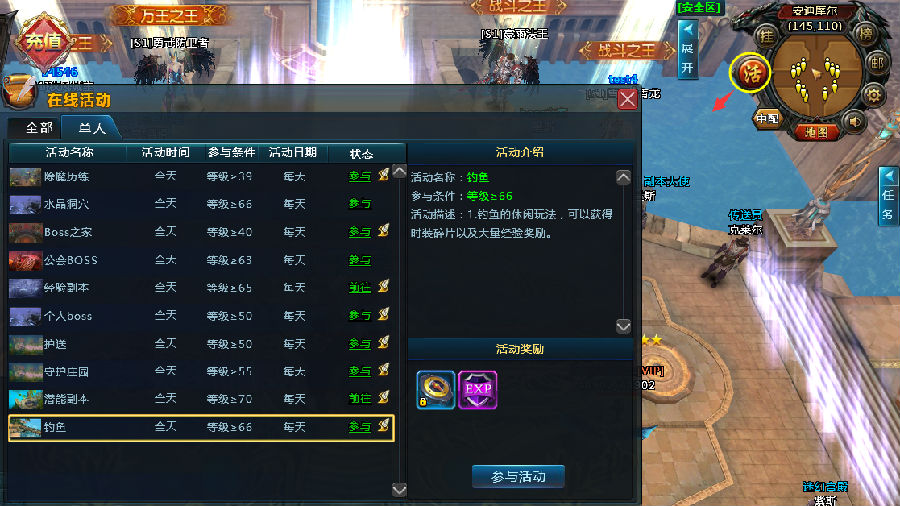This screenshot has width=900, height=506.
Task: Toggle the speaker sound icon
Action: tap(854, 120)
